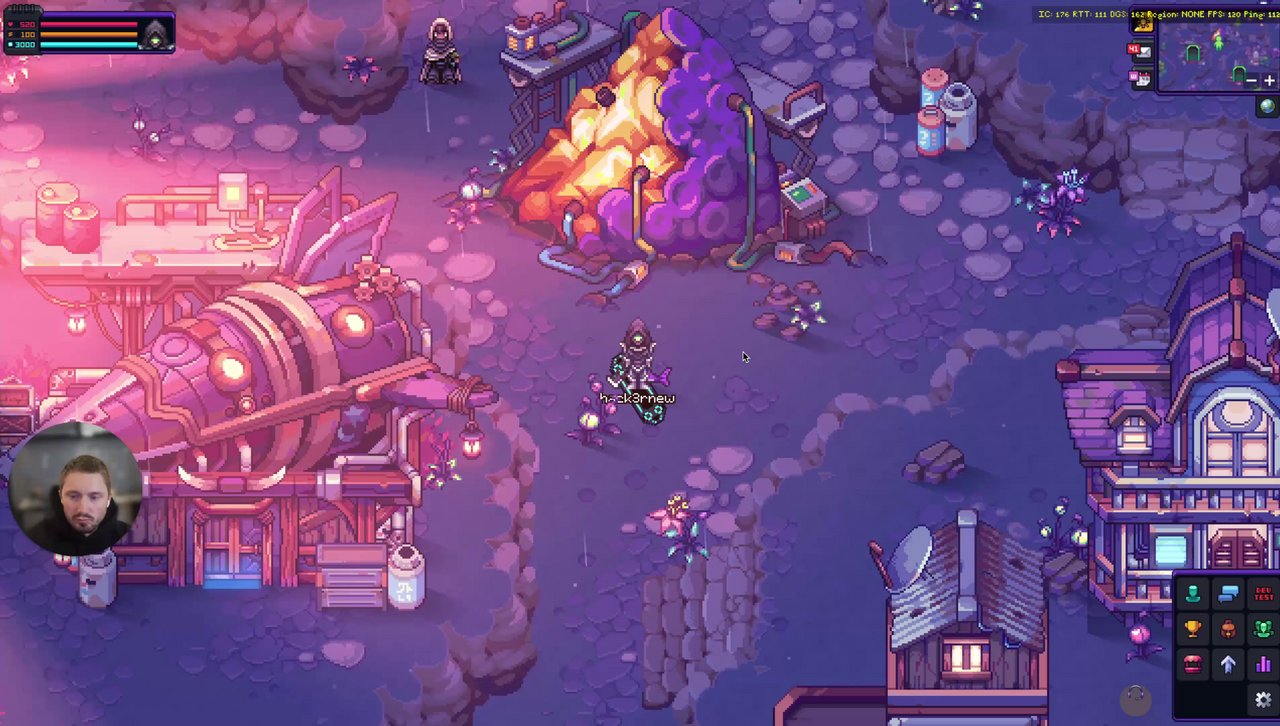The height and width of the screenshot is (726, 1280).
Task: Click the red DEV TEST button
Action: coord(1263,595)
